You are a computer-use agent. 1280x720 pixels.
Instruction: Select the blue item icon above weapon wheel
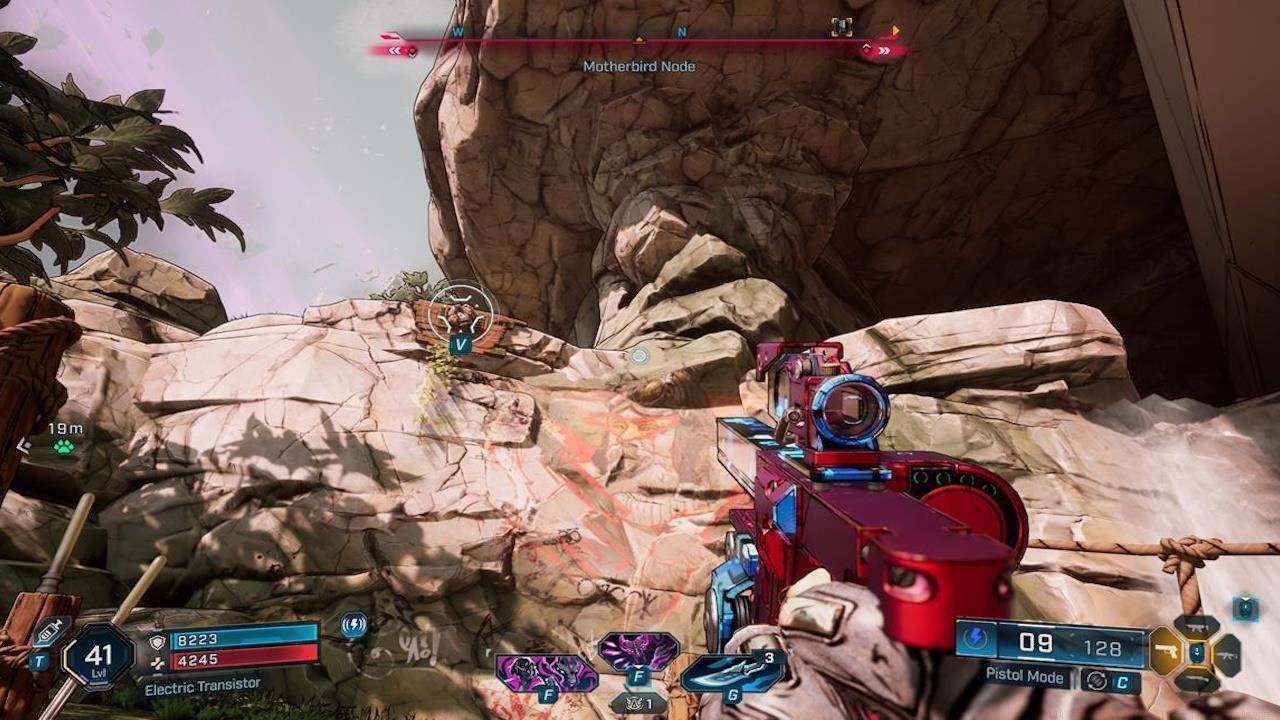coord(1244,607)
